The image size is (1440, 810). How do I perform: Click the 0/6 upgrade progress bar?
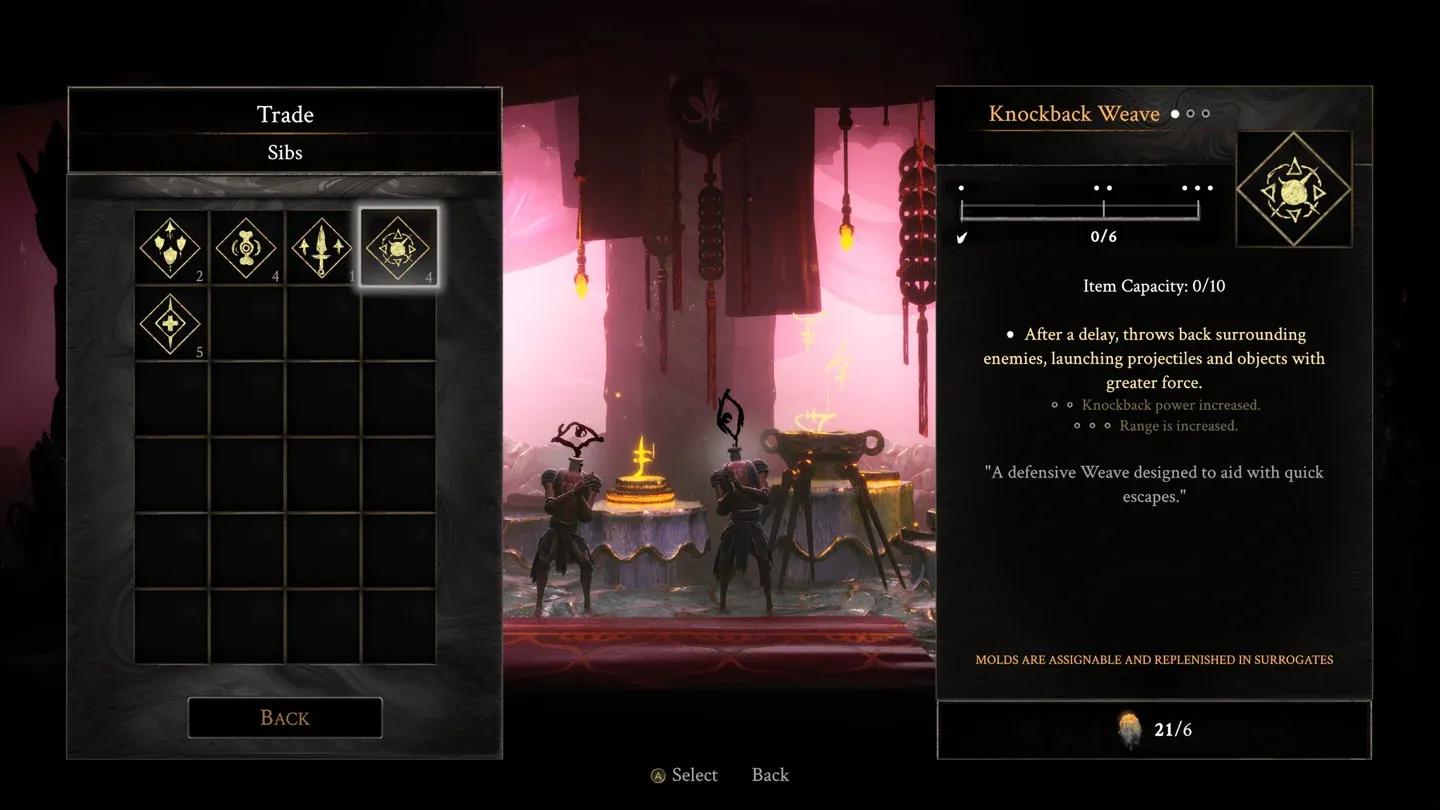click(x=1080, y=211)
